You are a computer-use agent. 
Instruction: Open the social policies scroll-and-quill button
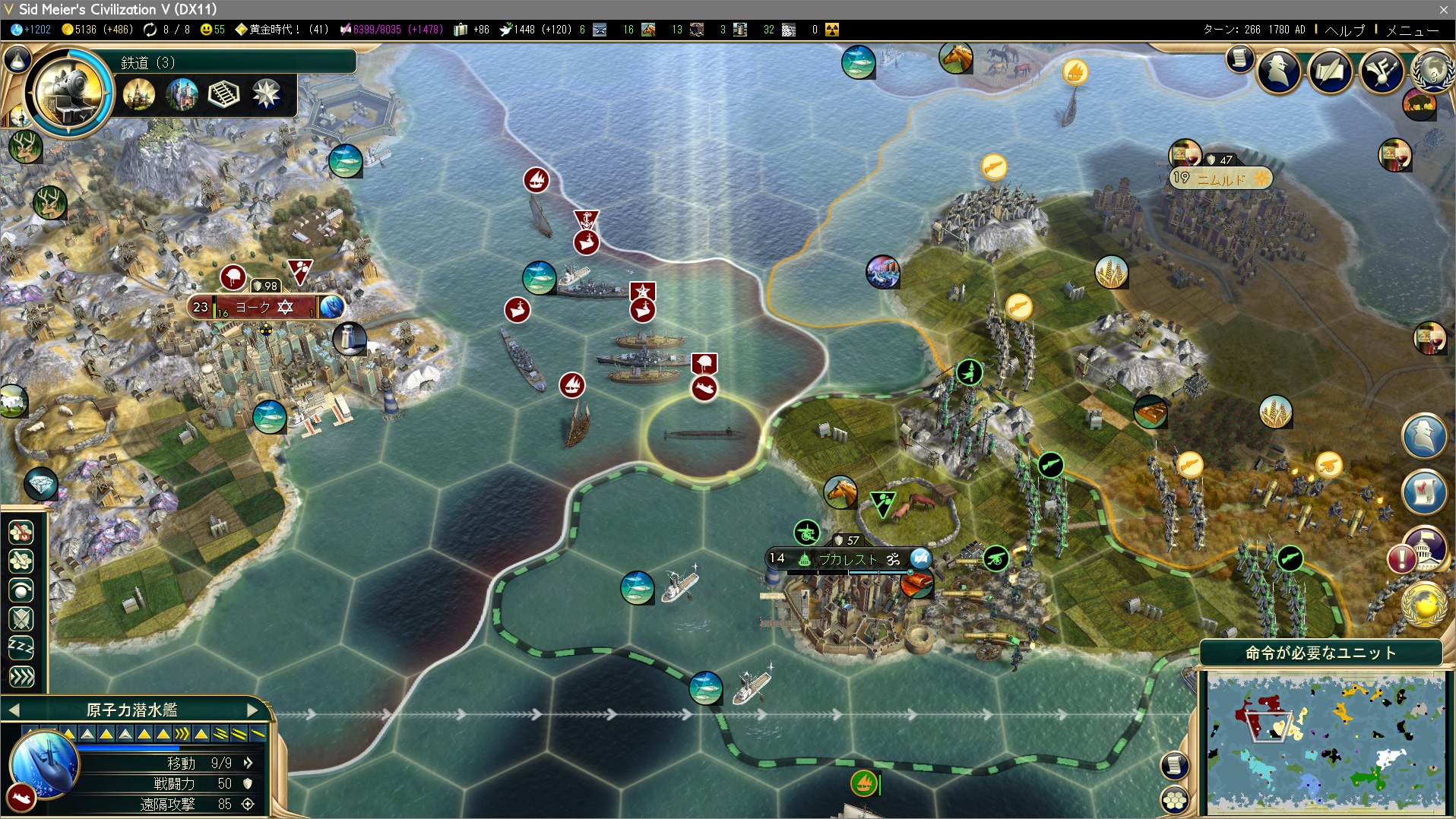[x=1330, y=72]
